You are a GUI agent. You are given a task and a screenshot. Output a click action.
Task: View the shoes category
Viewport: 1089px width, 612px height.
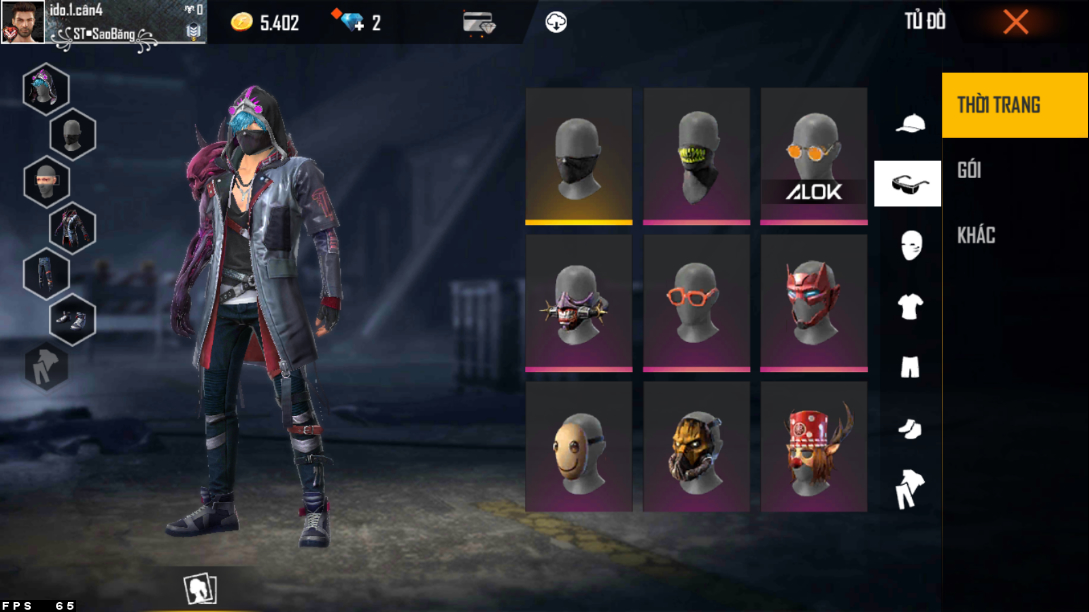[x=909, y=428]
